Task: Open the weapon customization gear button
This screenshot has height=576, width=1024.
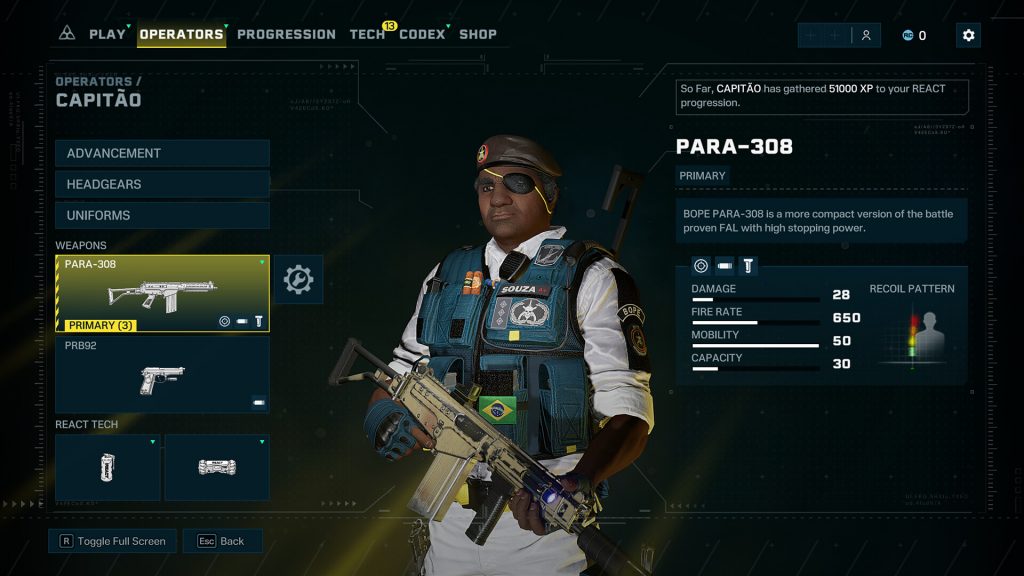Action: click(298, 280)
